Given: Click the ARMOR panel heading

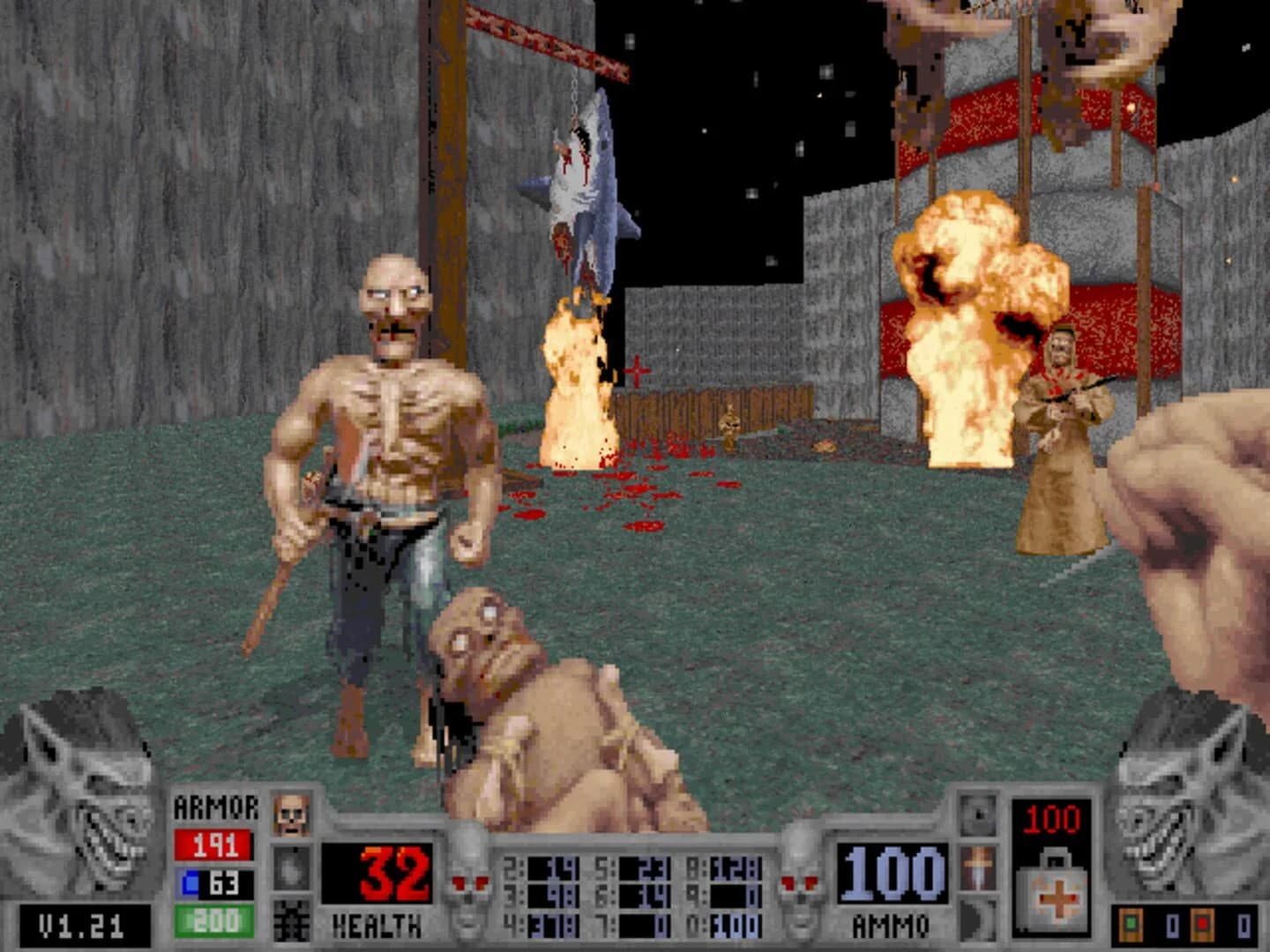Looking at the screenshot, I should point(216,808).
